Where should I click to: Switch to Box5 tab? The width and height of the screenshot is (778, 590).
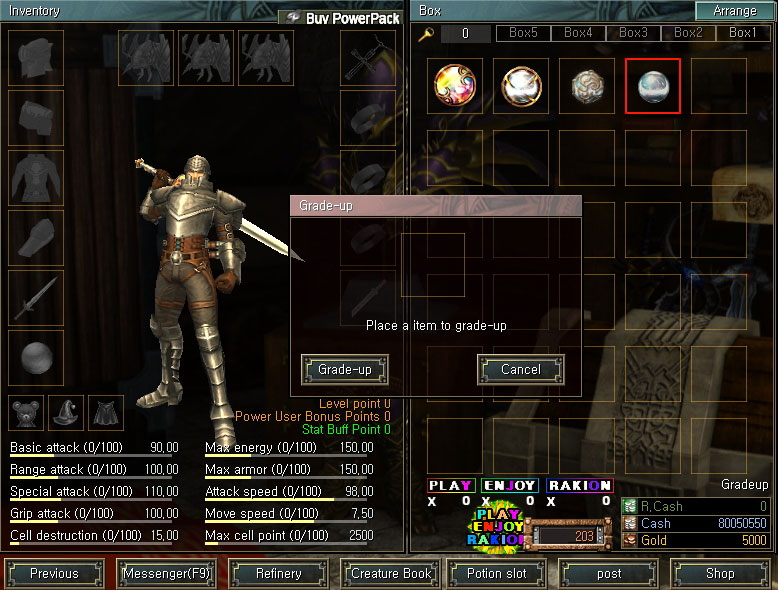tap(523, 33)
